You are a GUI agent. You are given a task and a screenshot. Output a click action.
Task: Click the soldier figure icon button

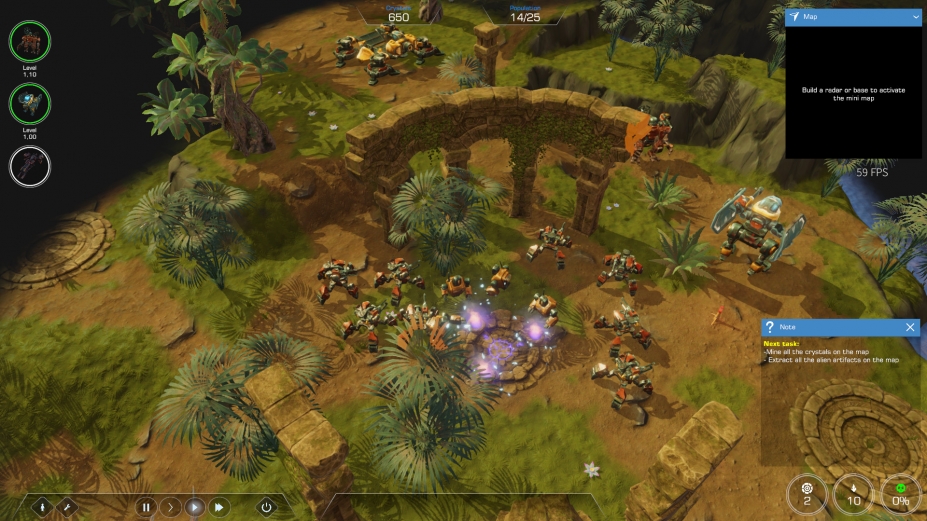(x=44, y=507)
